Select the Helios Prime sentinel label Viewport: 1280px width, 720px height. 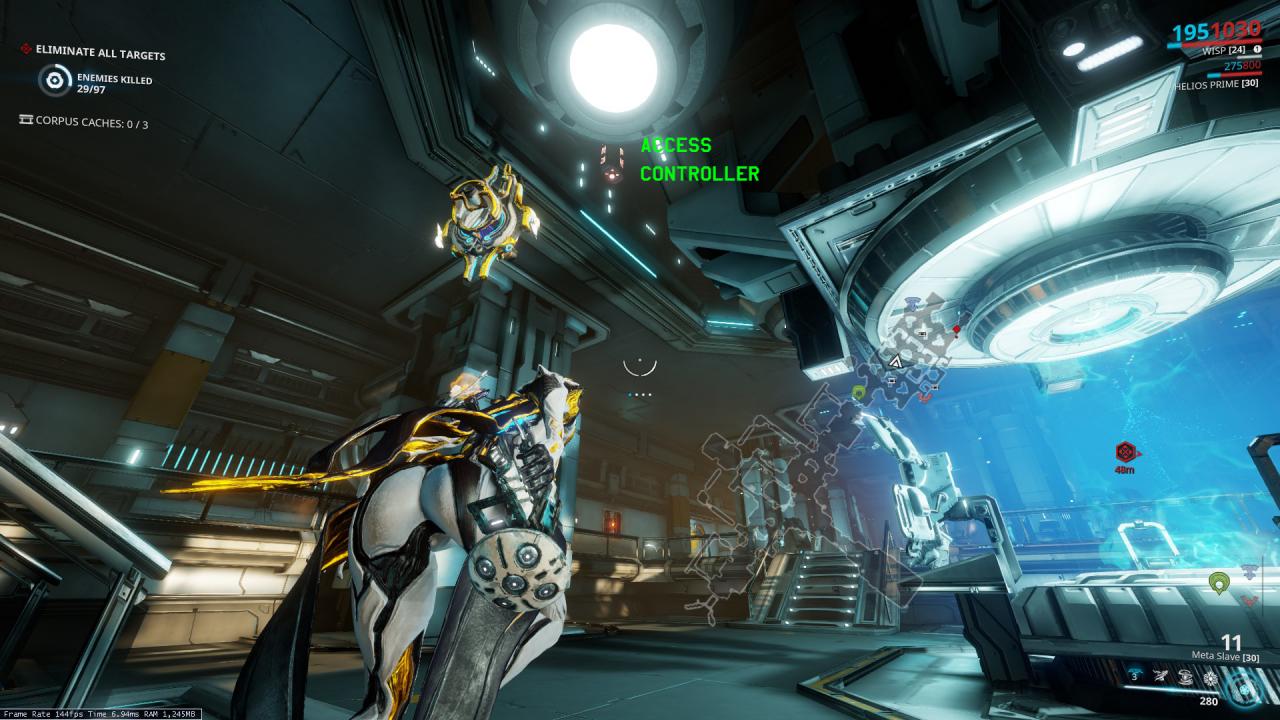click(x=1215, y=83)
